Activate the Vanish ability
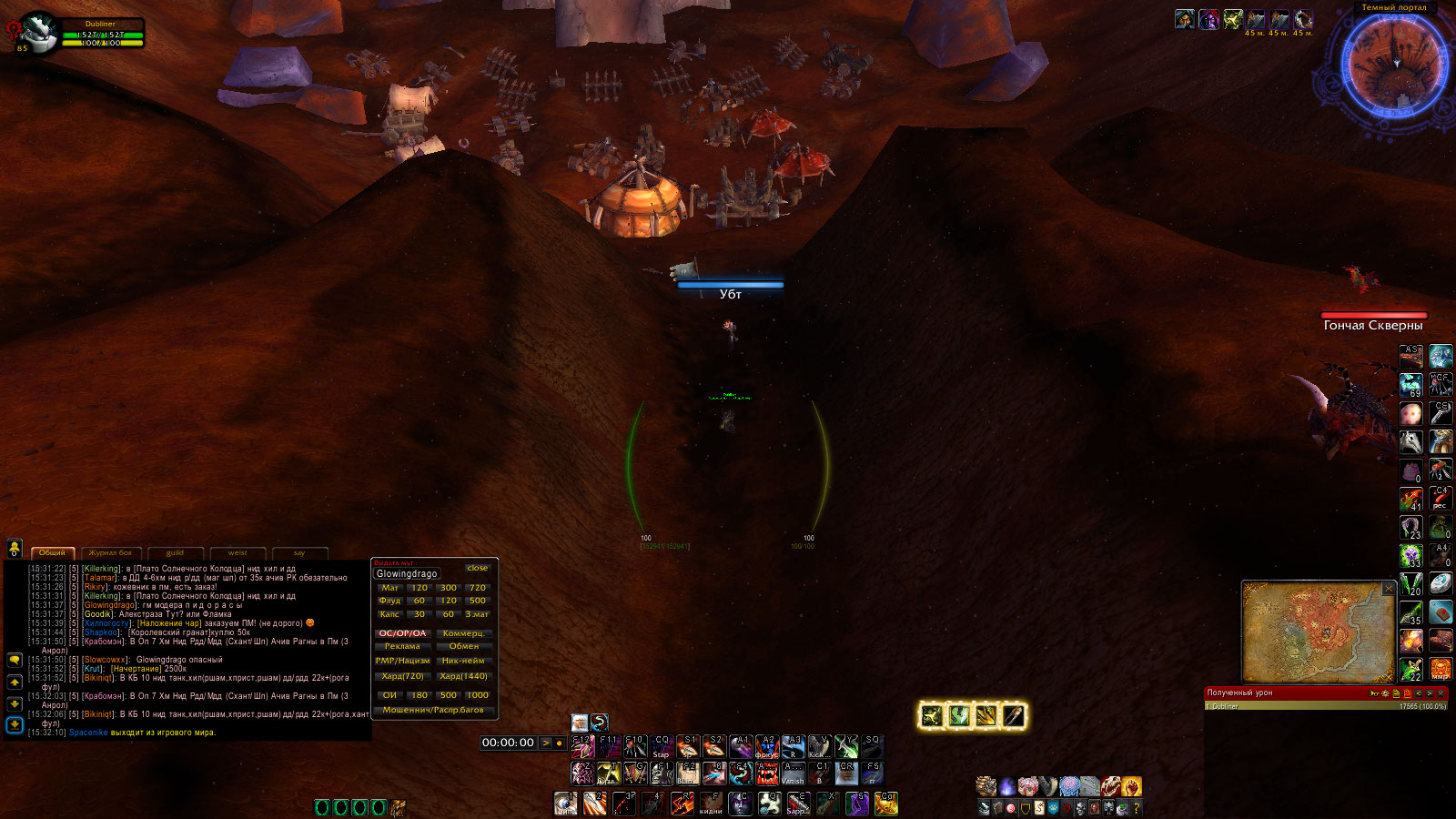Viewport: 1456px width, 819px height. point(793,773)
